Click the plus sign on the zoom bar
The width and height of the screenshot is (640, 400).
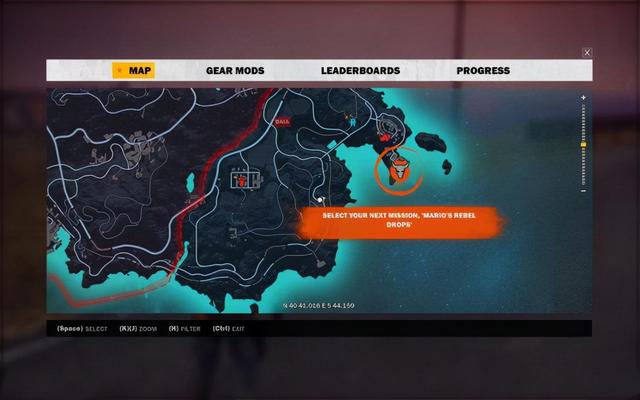click(583, 98)
